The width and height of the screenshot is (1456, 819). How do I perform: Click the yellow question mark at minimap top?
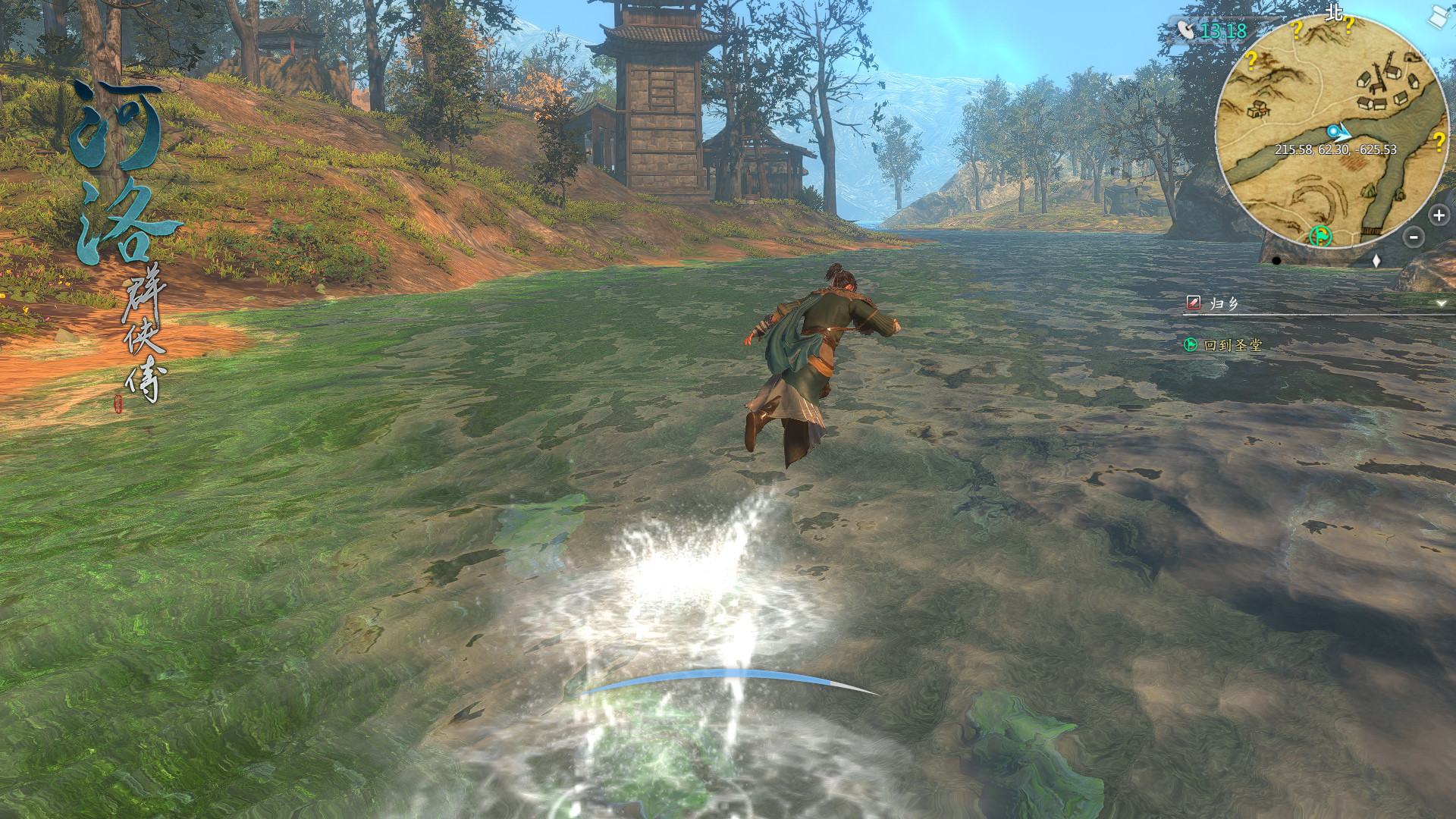click(1298, 30)
